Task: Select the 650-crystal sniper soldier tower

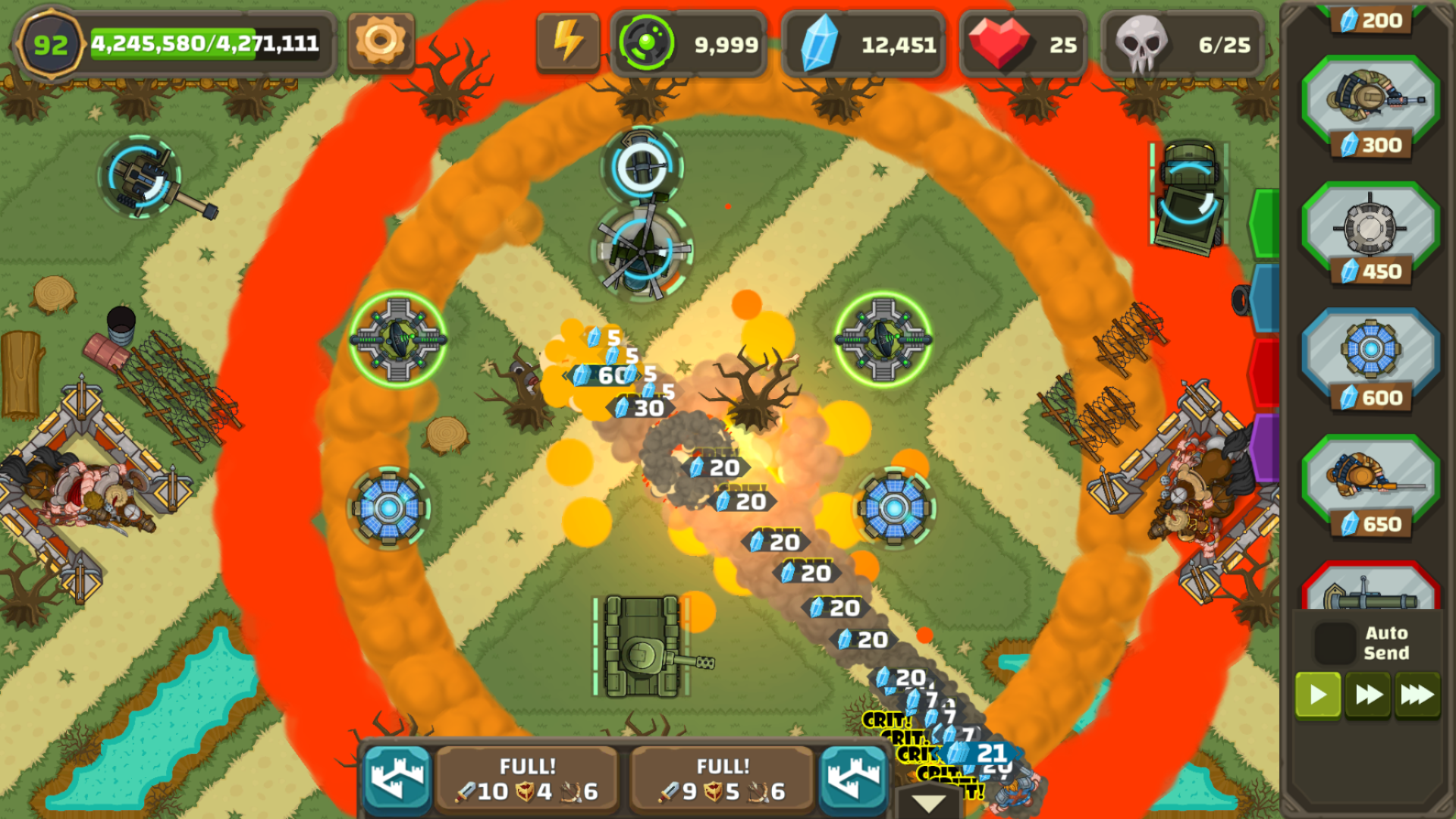Action: pos(1370,482)
